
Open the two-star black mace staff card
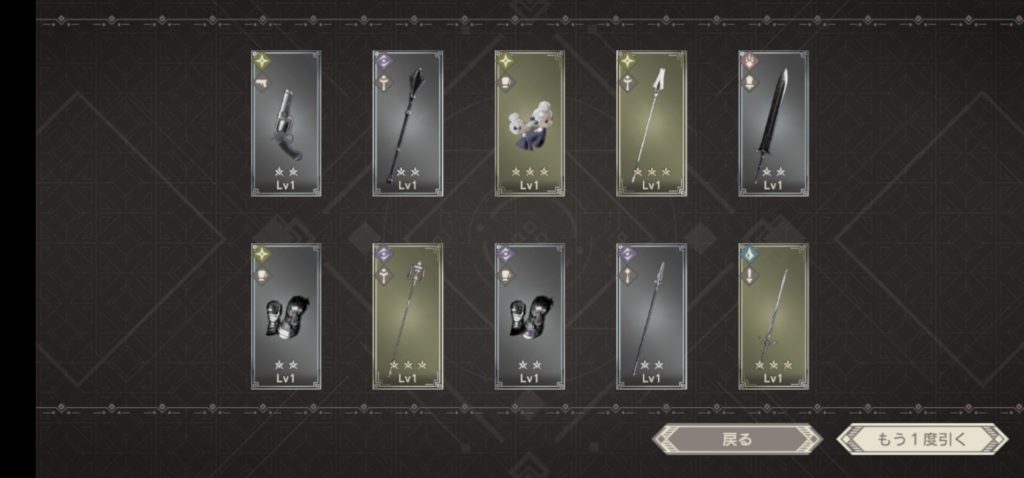pos(408,123)
